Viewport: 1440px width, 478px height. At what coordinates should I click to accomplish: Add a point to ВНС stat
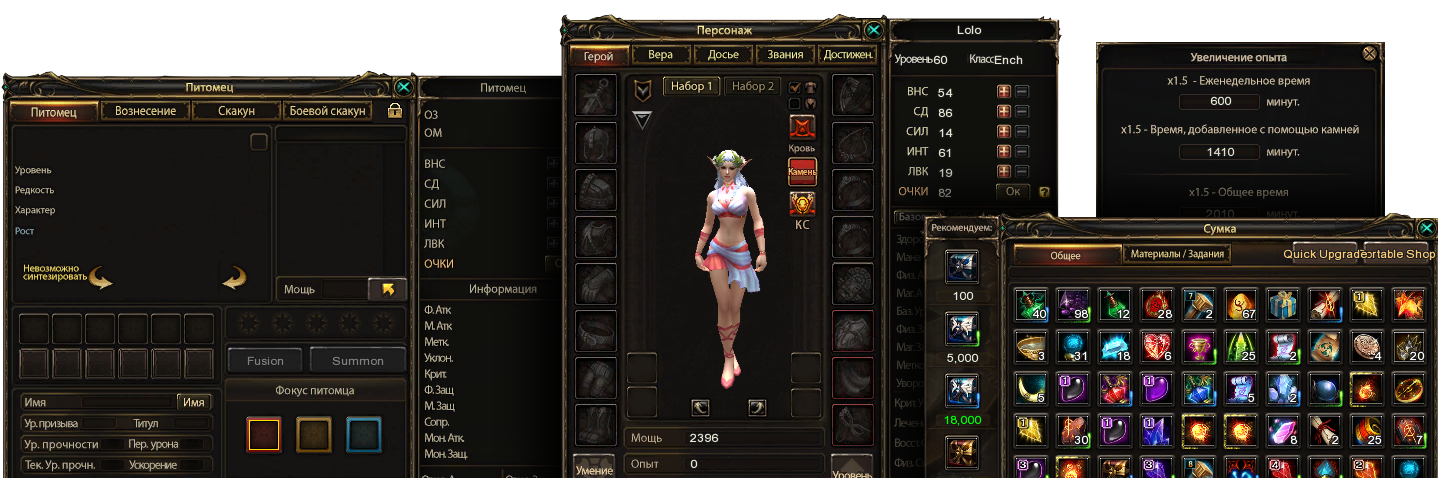click(x=1003, y=92)
